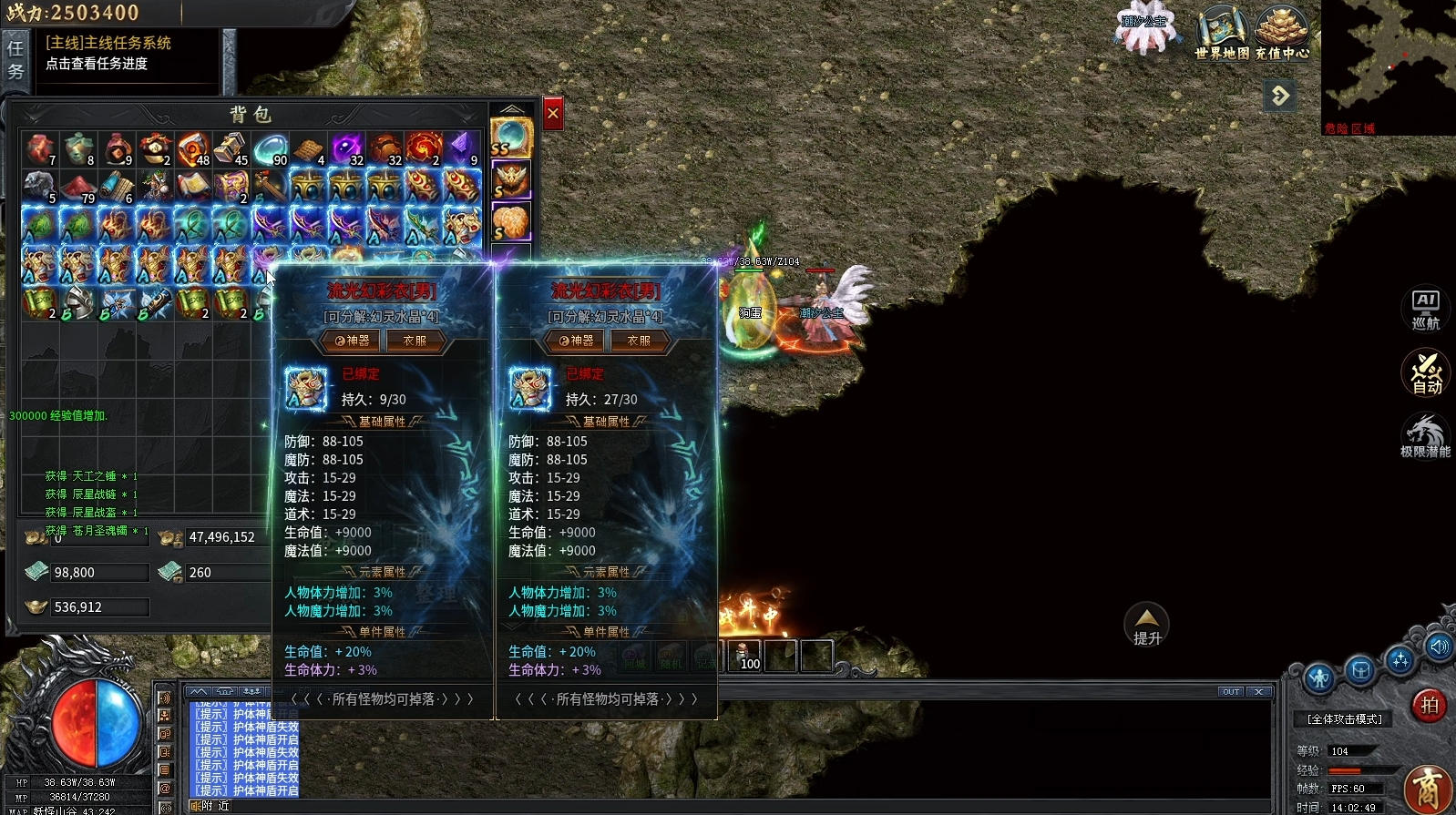Open the Recharge Center (充值中心)
1456x815 pixels.
pyautogui.click(x=1282, y=34)
